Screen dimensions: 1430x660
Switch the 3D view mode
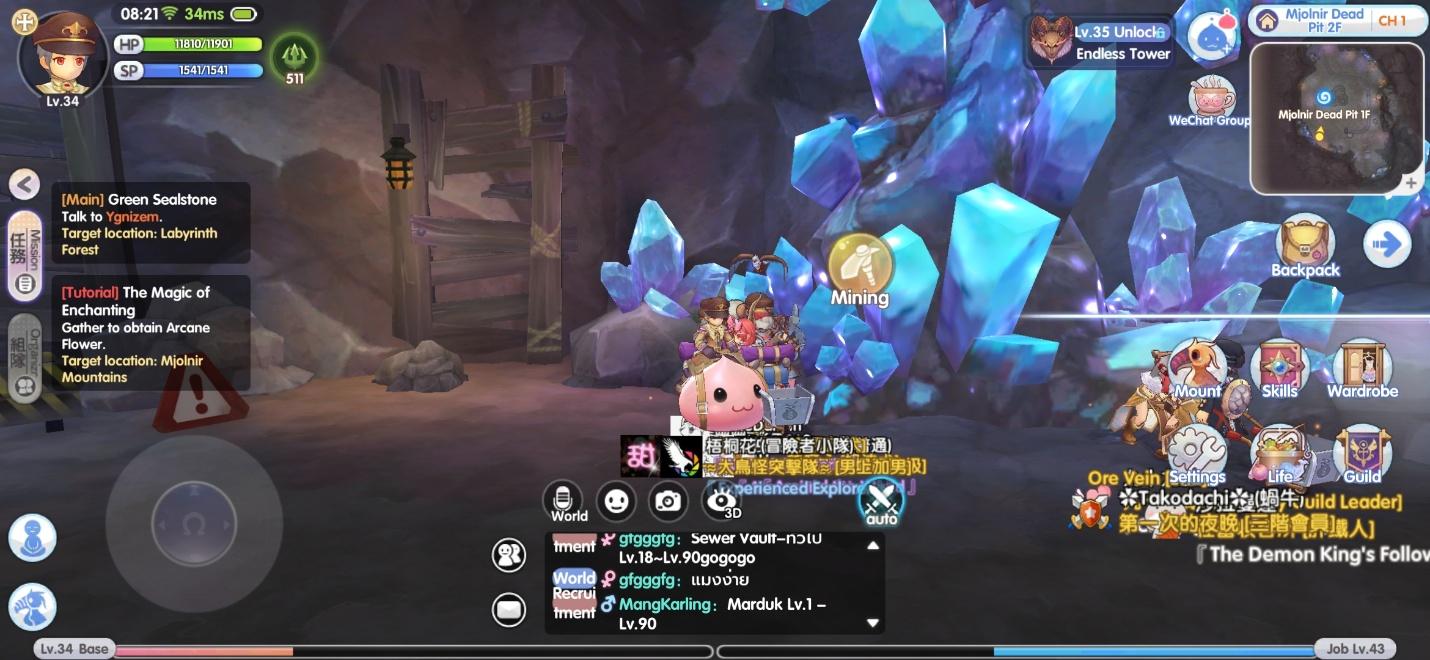[723, 501]
